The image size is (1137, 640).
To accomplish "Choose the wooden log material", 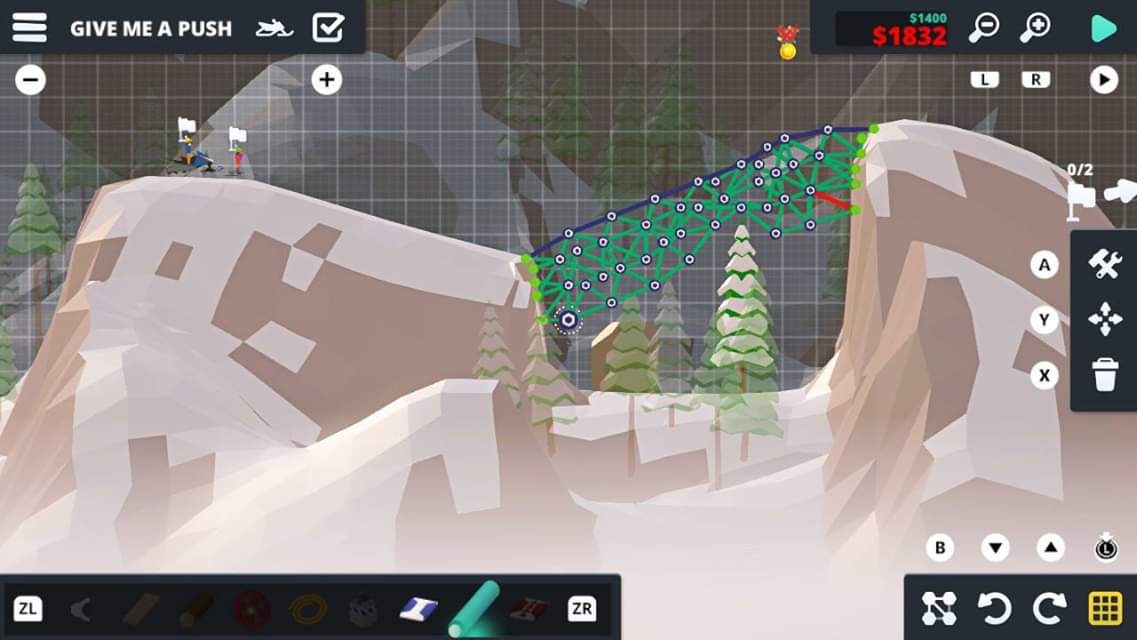I will pyautogui.click(x=196, y=608).
